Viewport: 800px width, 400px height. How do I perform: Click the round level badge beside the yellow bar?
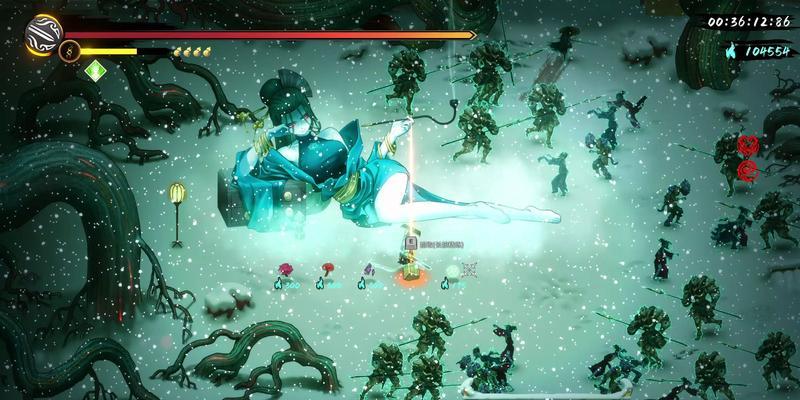(69, 51)
